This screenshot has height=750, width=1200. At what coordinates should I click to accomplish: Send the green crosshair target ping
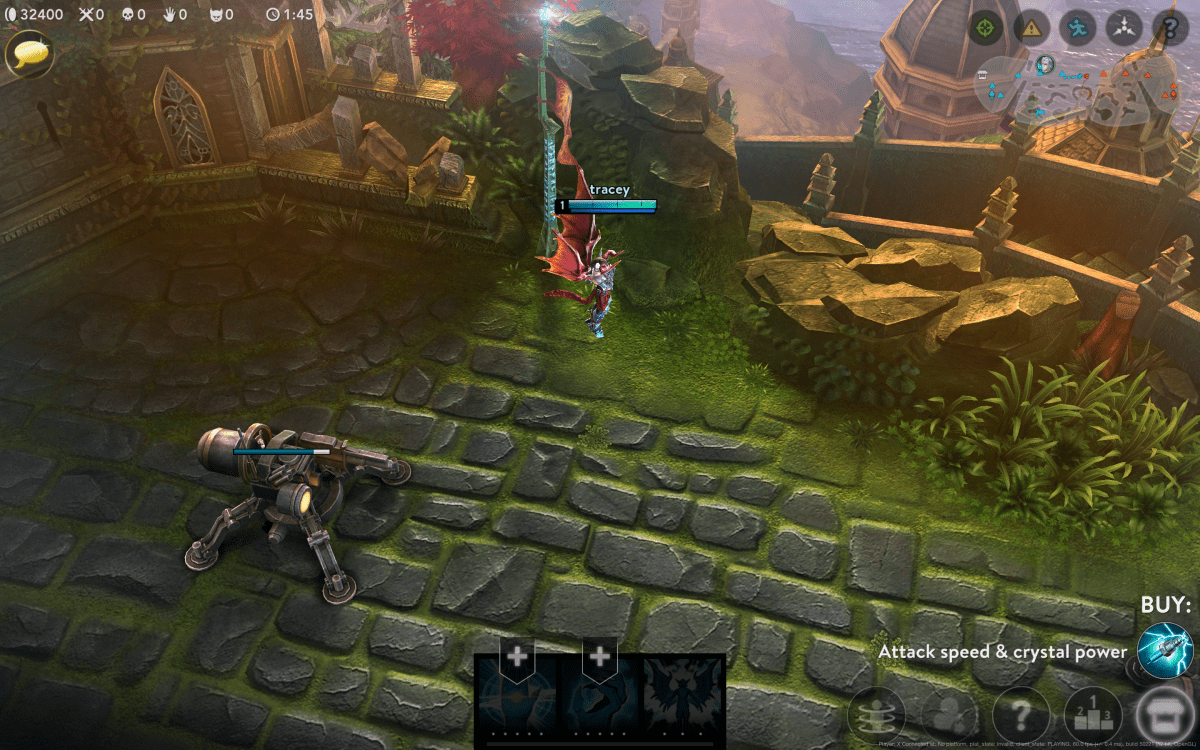[x=986, y=28]
